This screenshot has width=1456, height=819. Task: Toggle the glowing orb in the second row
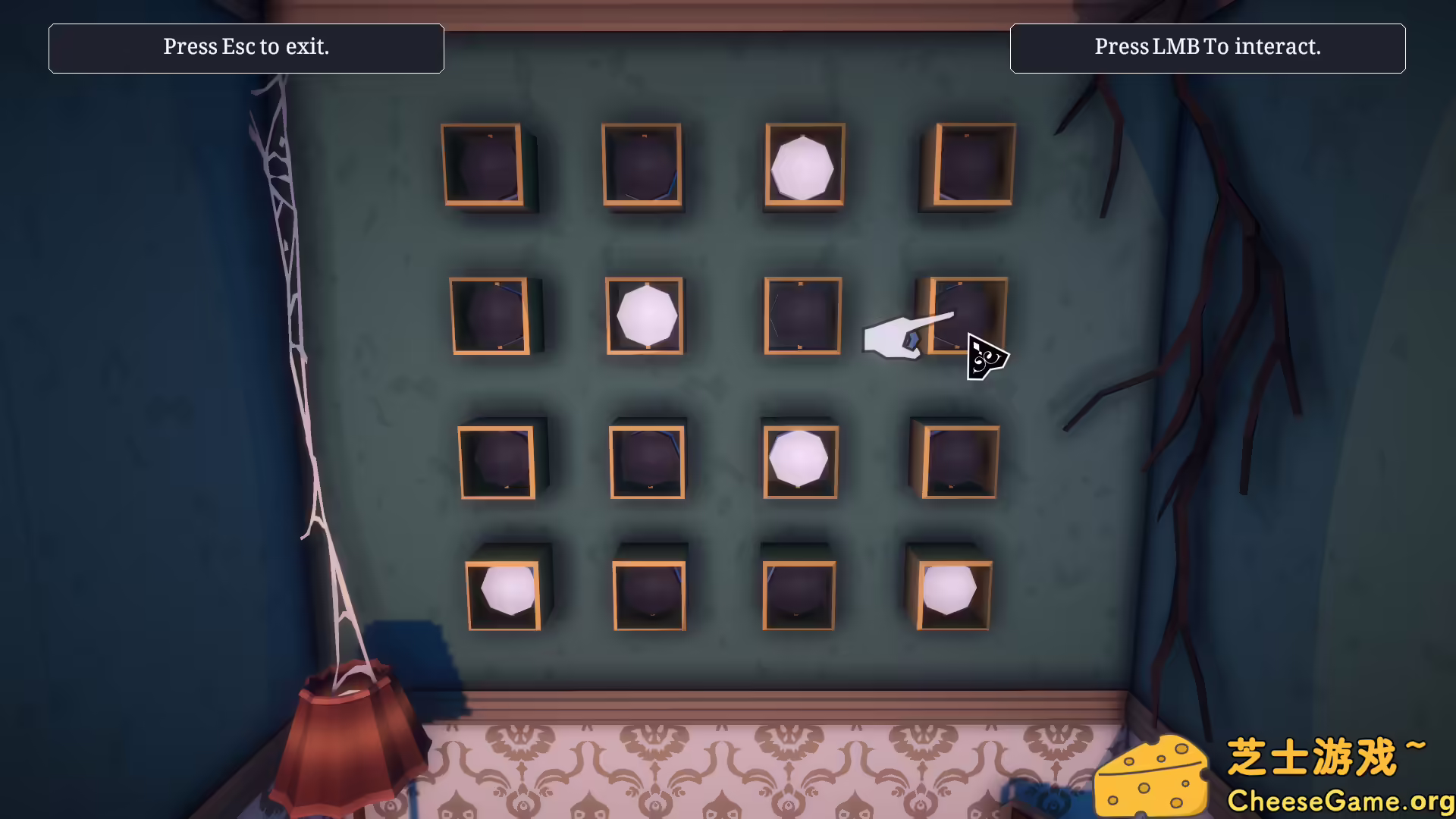645,316
